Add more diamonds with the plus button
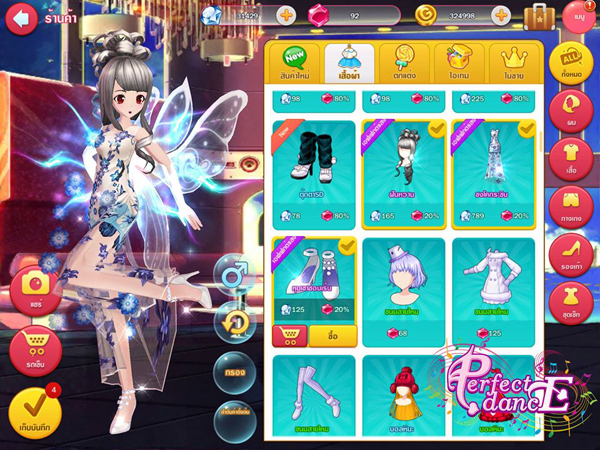The width and height of the screenshot is (600, 450). coord(285,16)
